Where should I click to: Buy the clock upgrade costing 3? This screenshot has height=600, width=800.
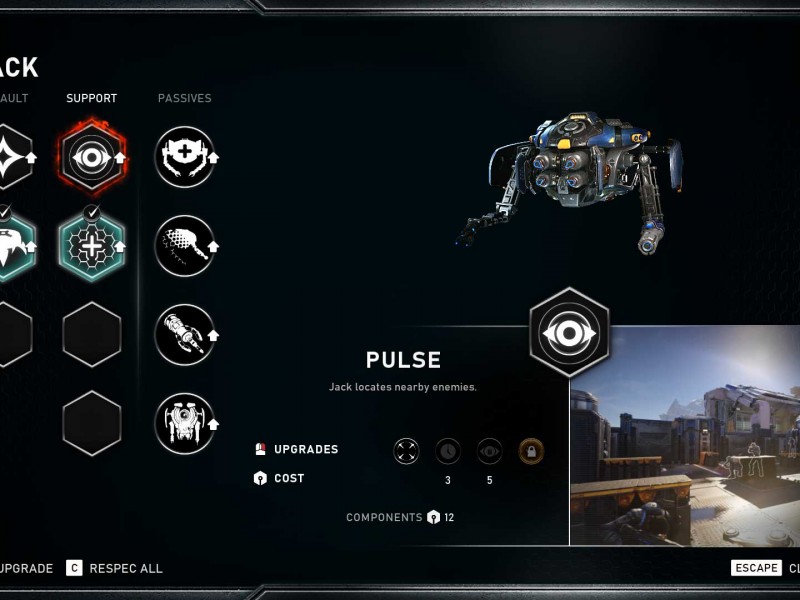pyautogui.click(x=448, y=451)
